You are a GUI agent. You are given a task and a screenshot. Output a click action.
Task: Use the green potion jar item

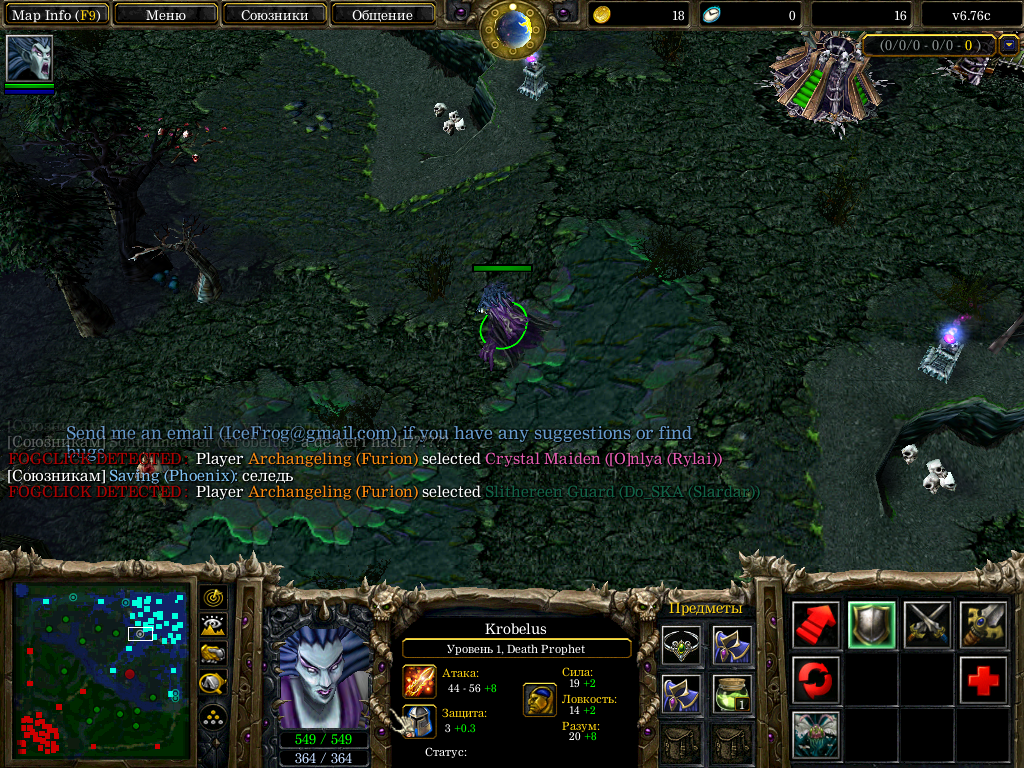(733, 694)
